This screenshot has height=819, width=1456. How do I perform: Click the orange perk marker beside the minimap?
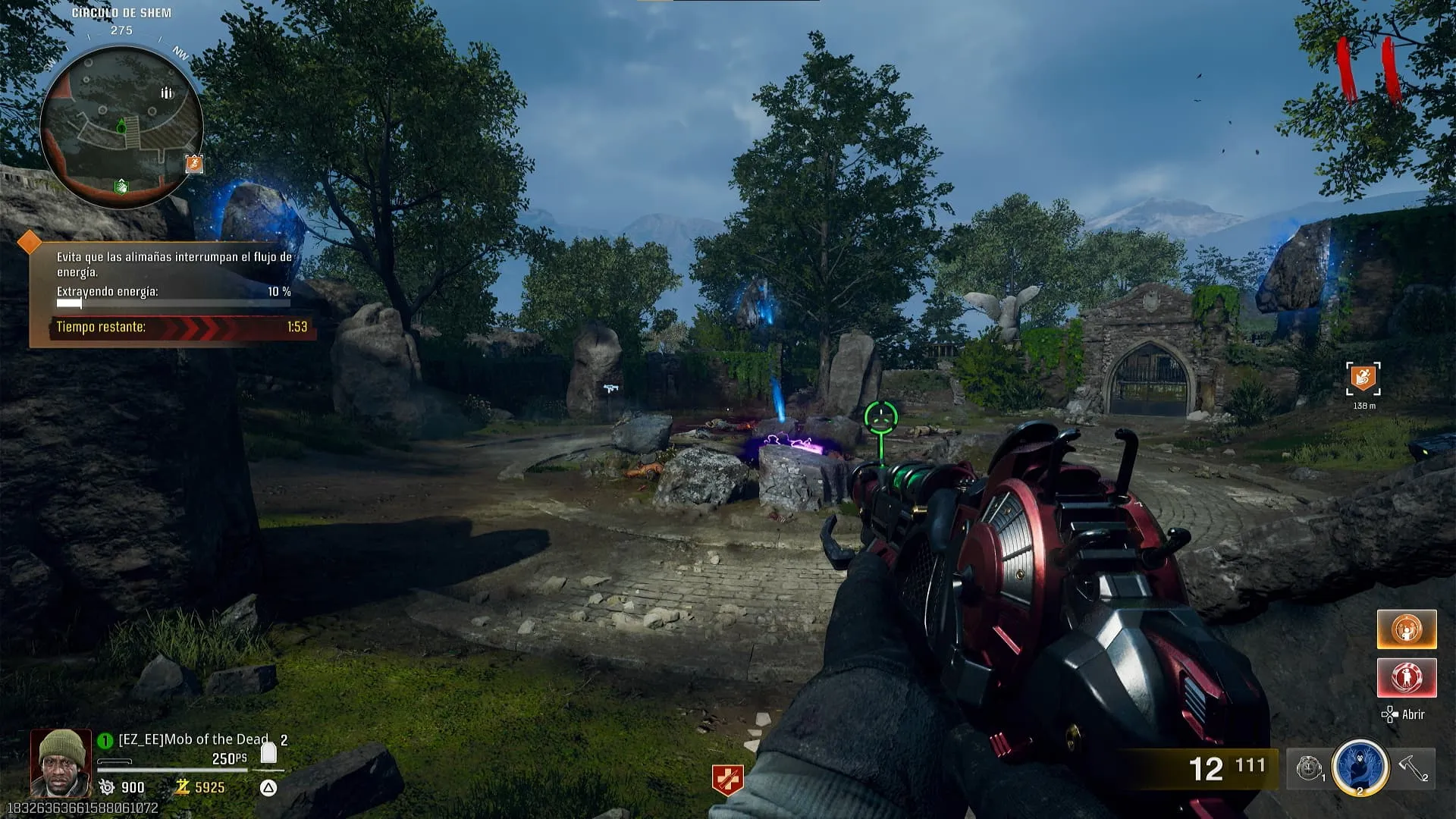click(194, 163)
